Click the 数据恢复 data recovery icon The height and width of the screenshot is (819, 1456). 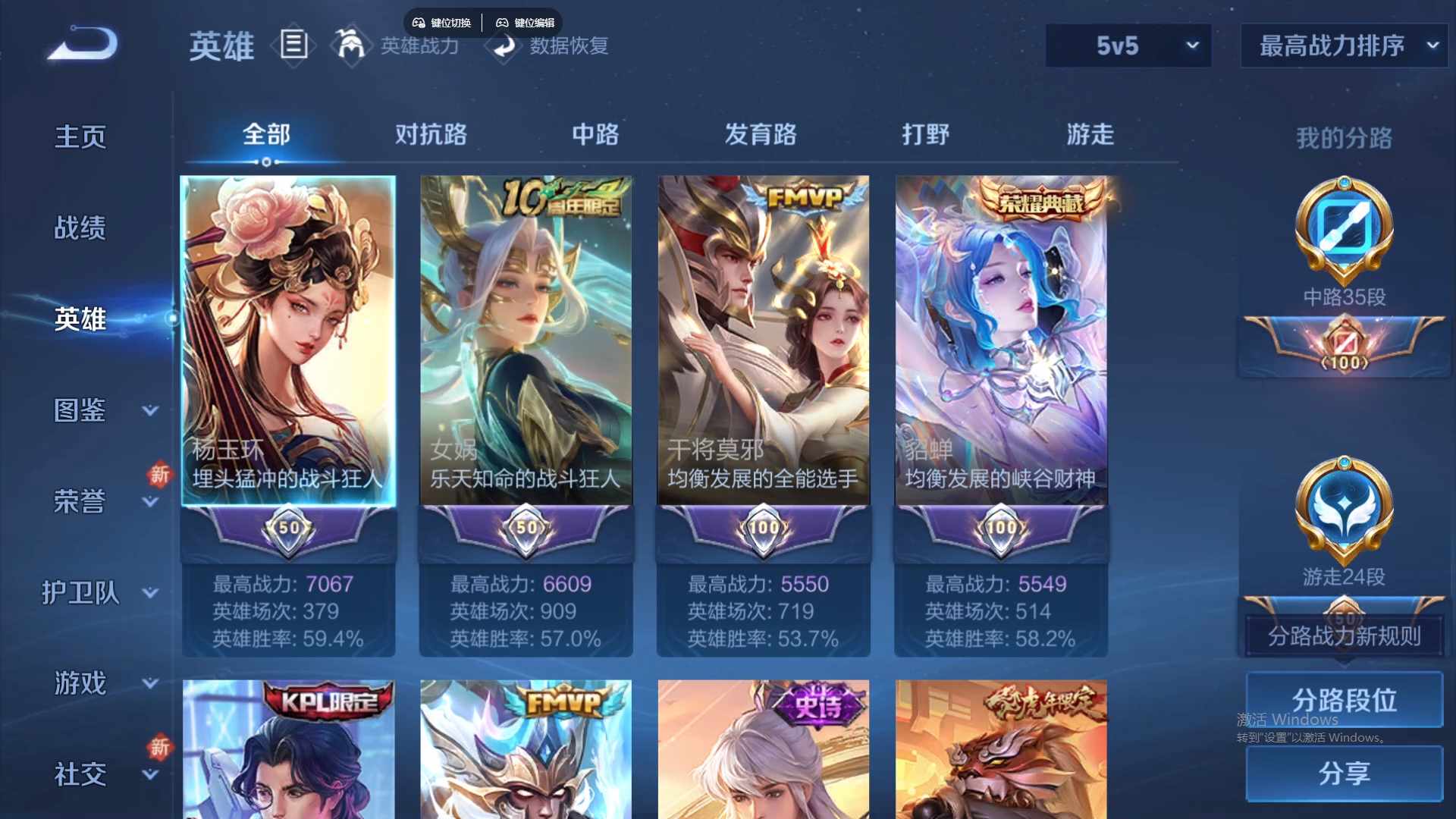(x=504, y=45)
